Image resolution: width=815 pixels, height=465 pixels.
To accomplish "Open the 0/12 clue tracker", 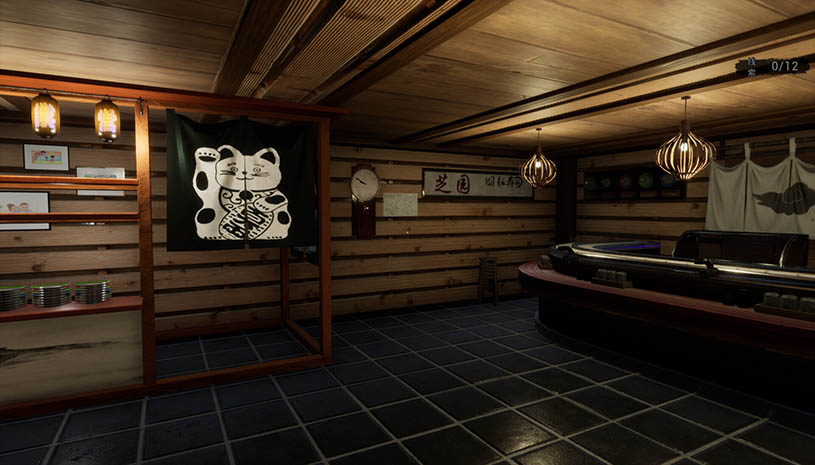I will pos(773,66).
